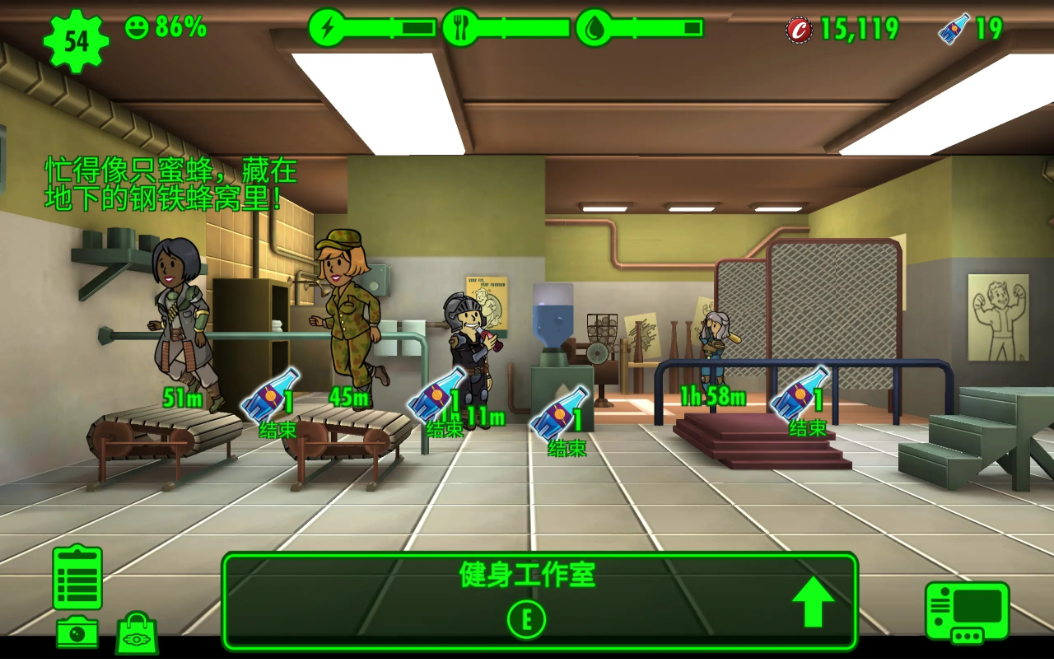
Task: Open the bag icon with the eye
Action: click(137, 634)
